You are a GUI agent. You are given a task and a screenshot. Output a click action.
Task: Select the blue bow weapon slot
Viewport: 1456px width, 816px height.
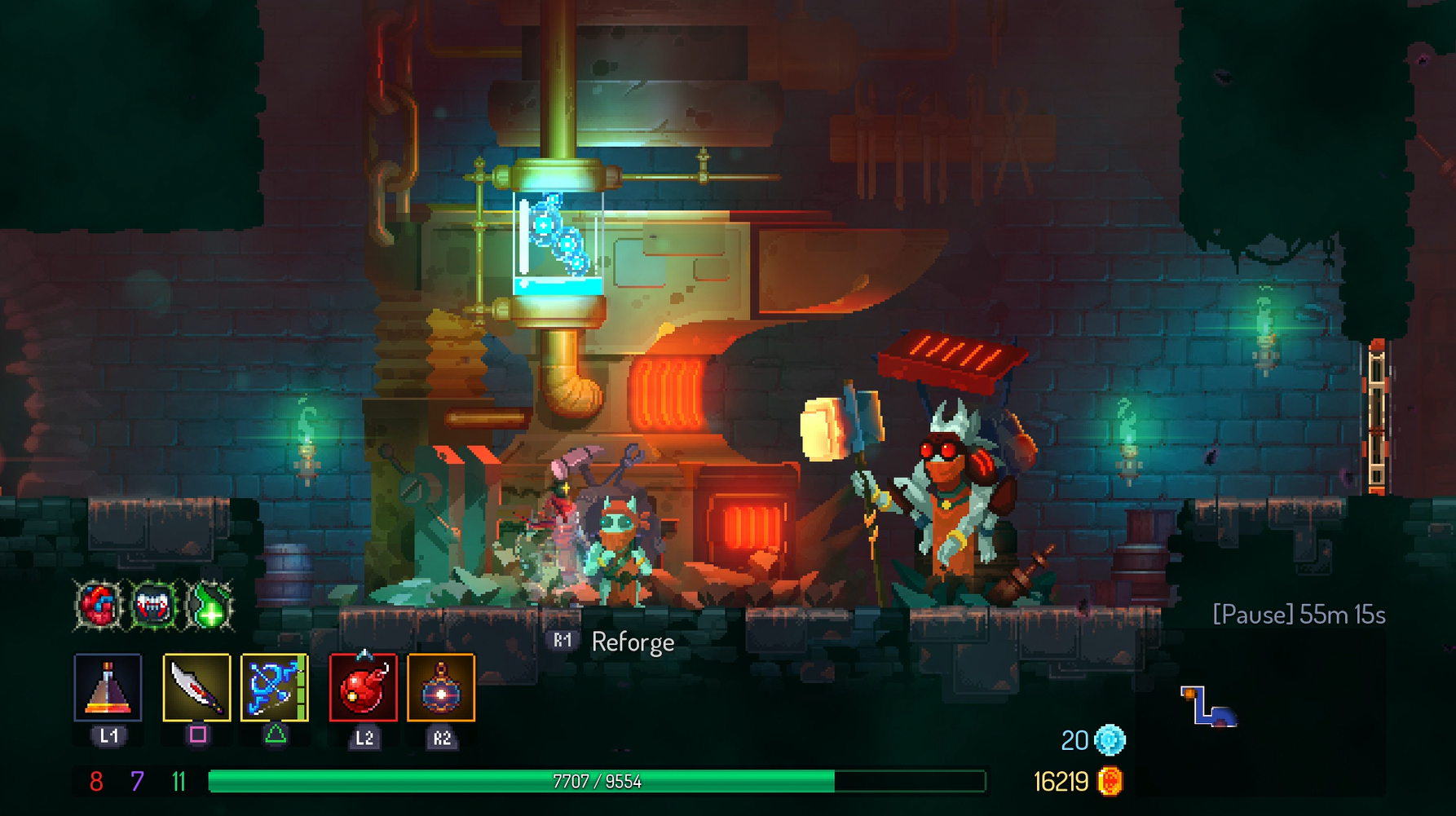[275, 687]
